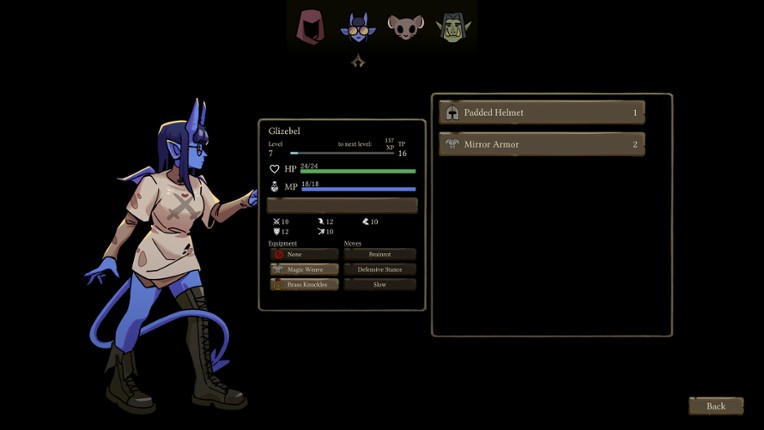Switch to the green orc portrait
The width and height of the screenshot is (764, 430).
tap(452, 27)
